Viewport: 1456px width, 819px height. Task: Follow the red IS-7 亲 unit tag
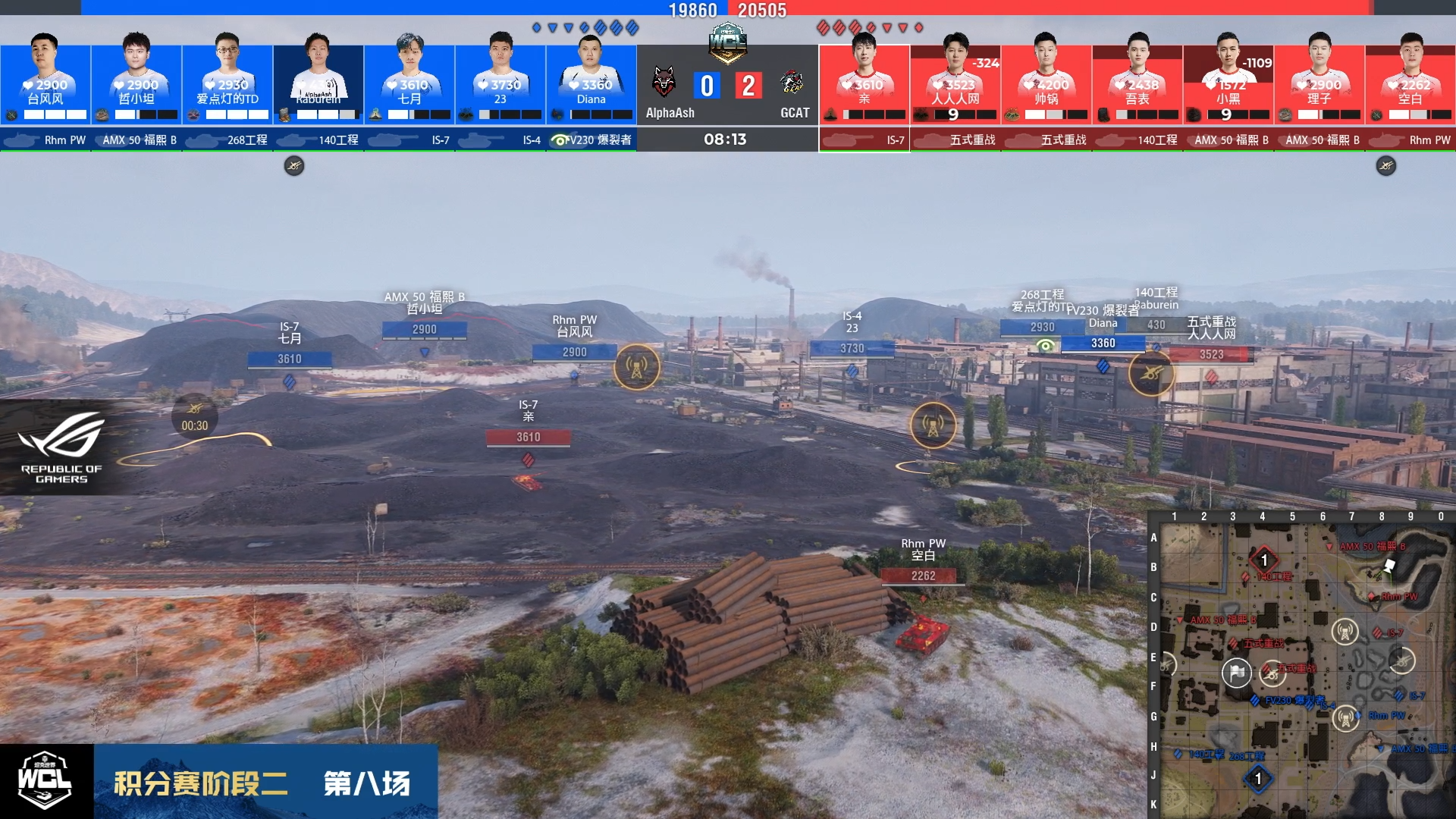tap(529, 437)
